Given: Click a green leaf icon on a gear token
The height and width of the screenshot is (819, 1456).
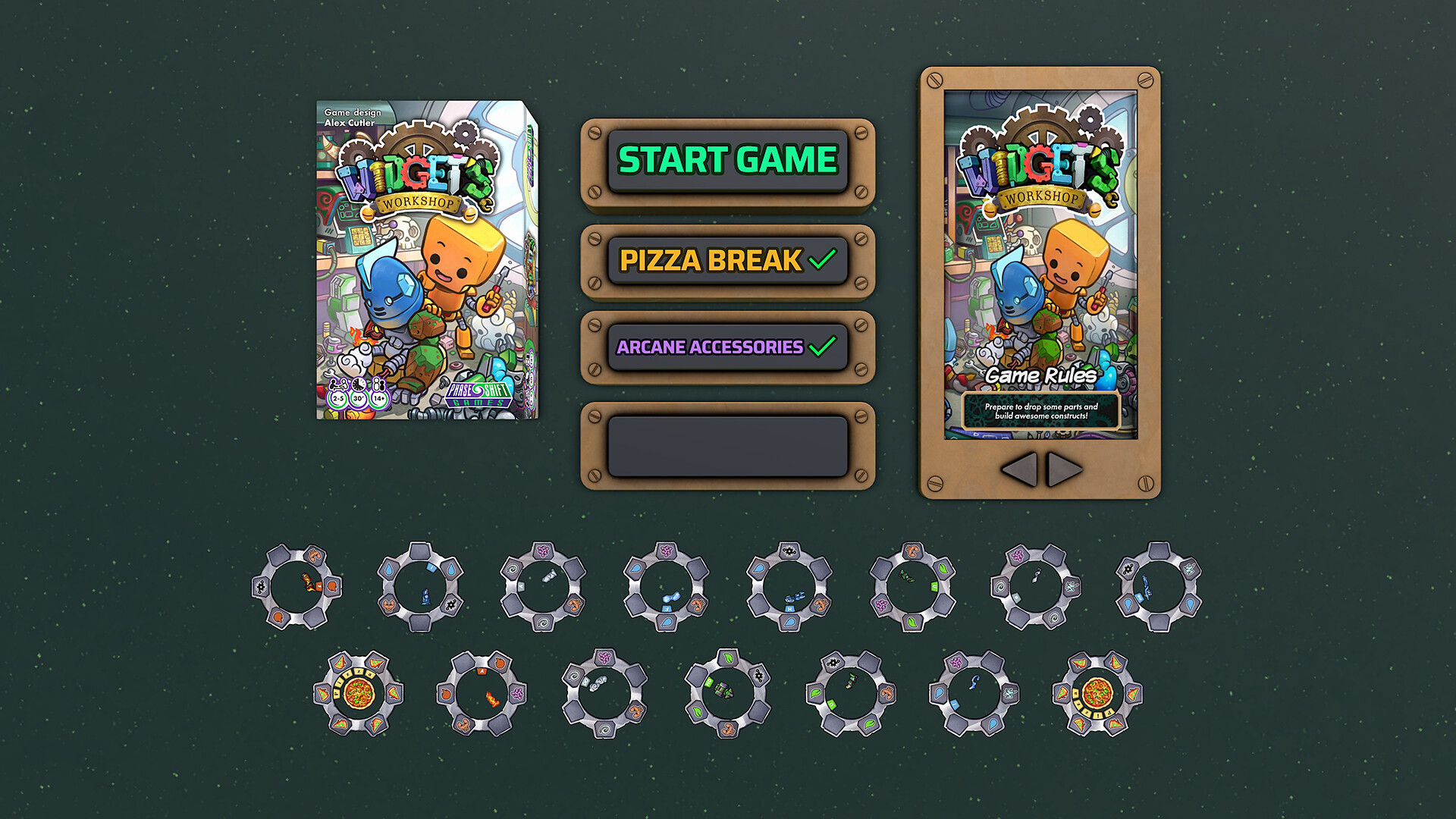Looking at the screenshot, I should (x=942, y=569).
